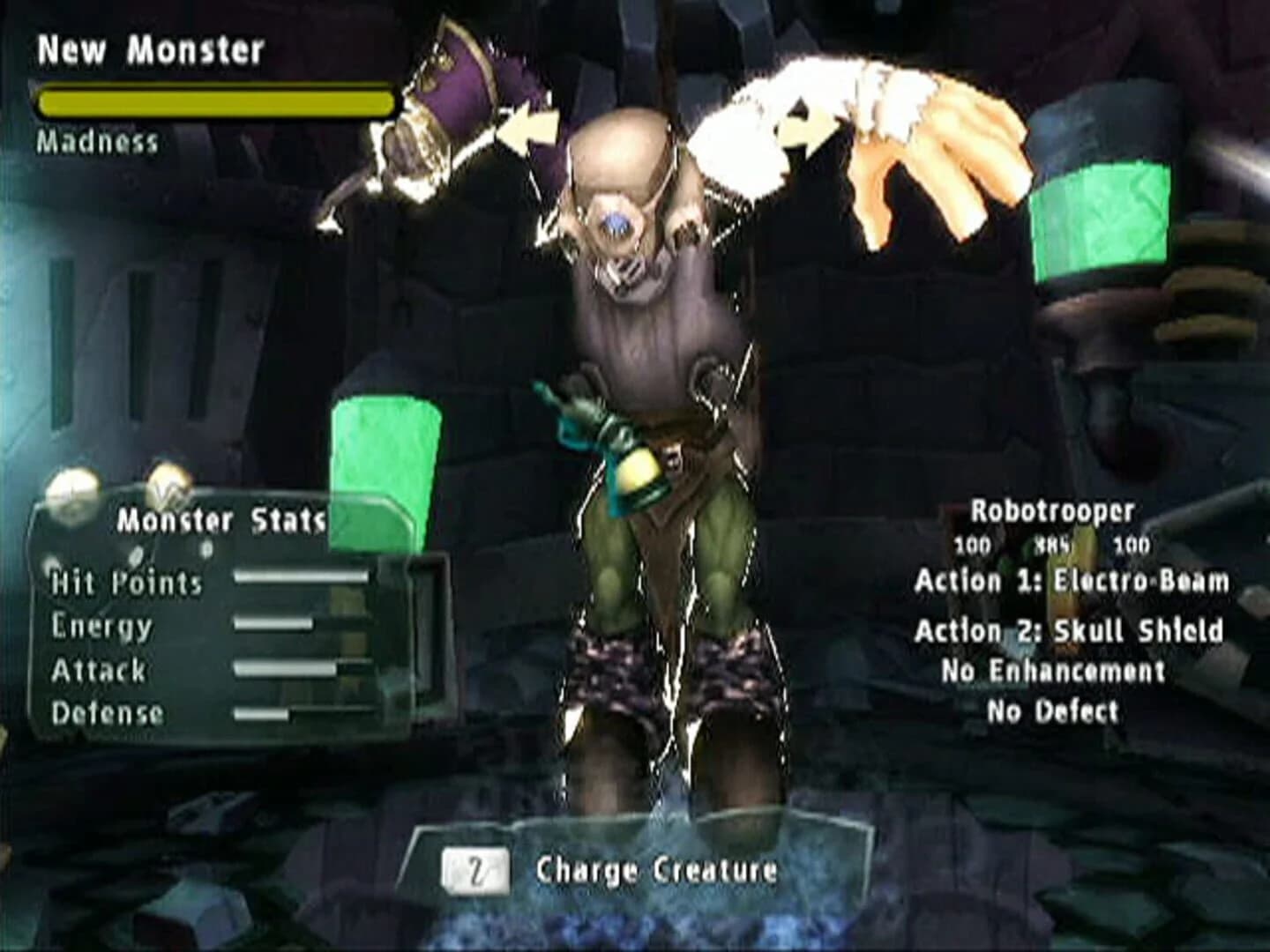The height and width of the screenshot is (952, 1270).
Task: Click the No Defect slot
Action: (x=1055, y=710)
